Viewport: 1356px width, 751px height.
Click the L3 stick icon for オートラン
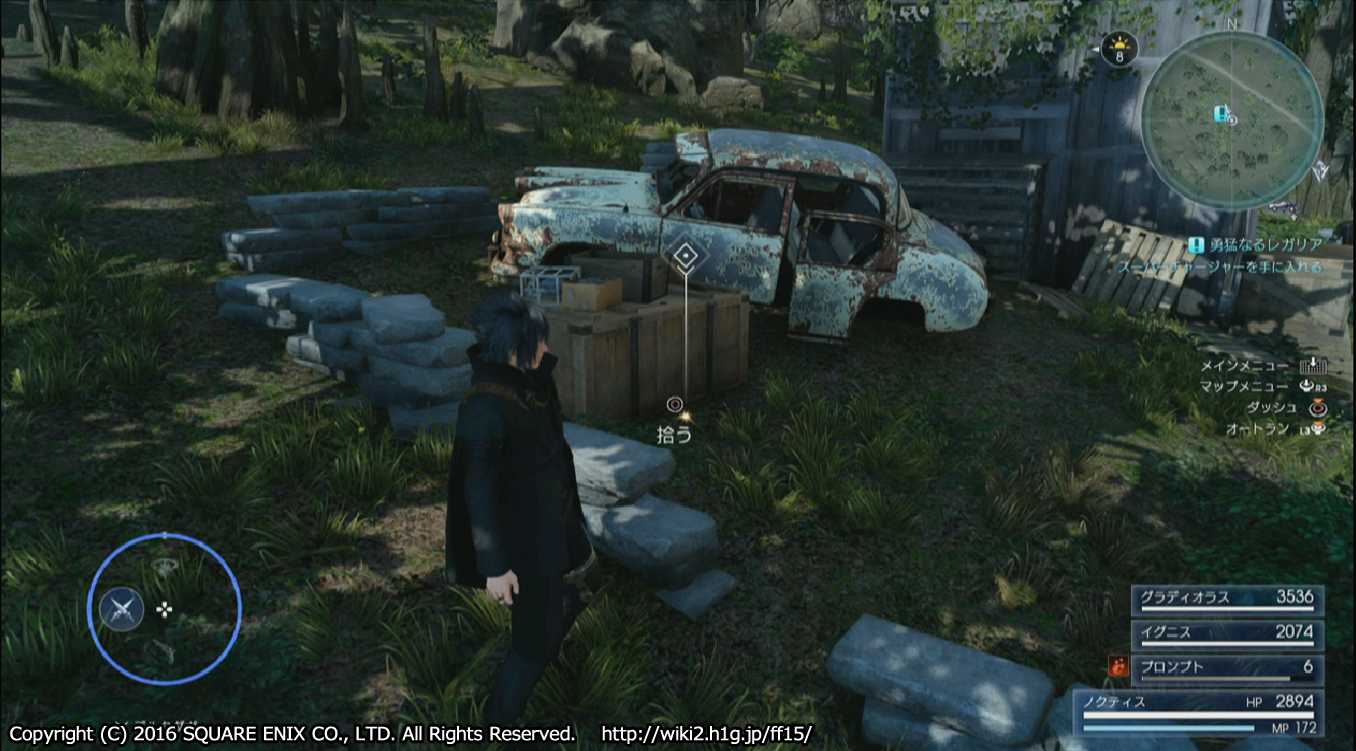pos(1319,428)
